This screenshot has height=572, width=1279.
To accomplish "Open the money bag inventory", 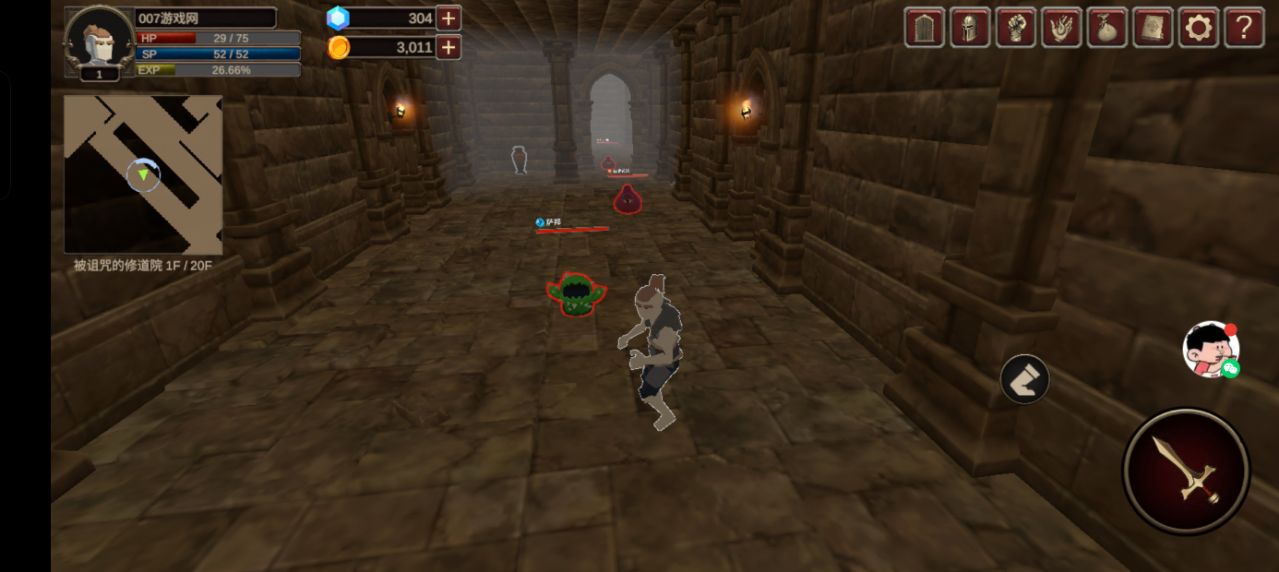I will coord(1107,27).
